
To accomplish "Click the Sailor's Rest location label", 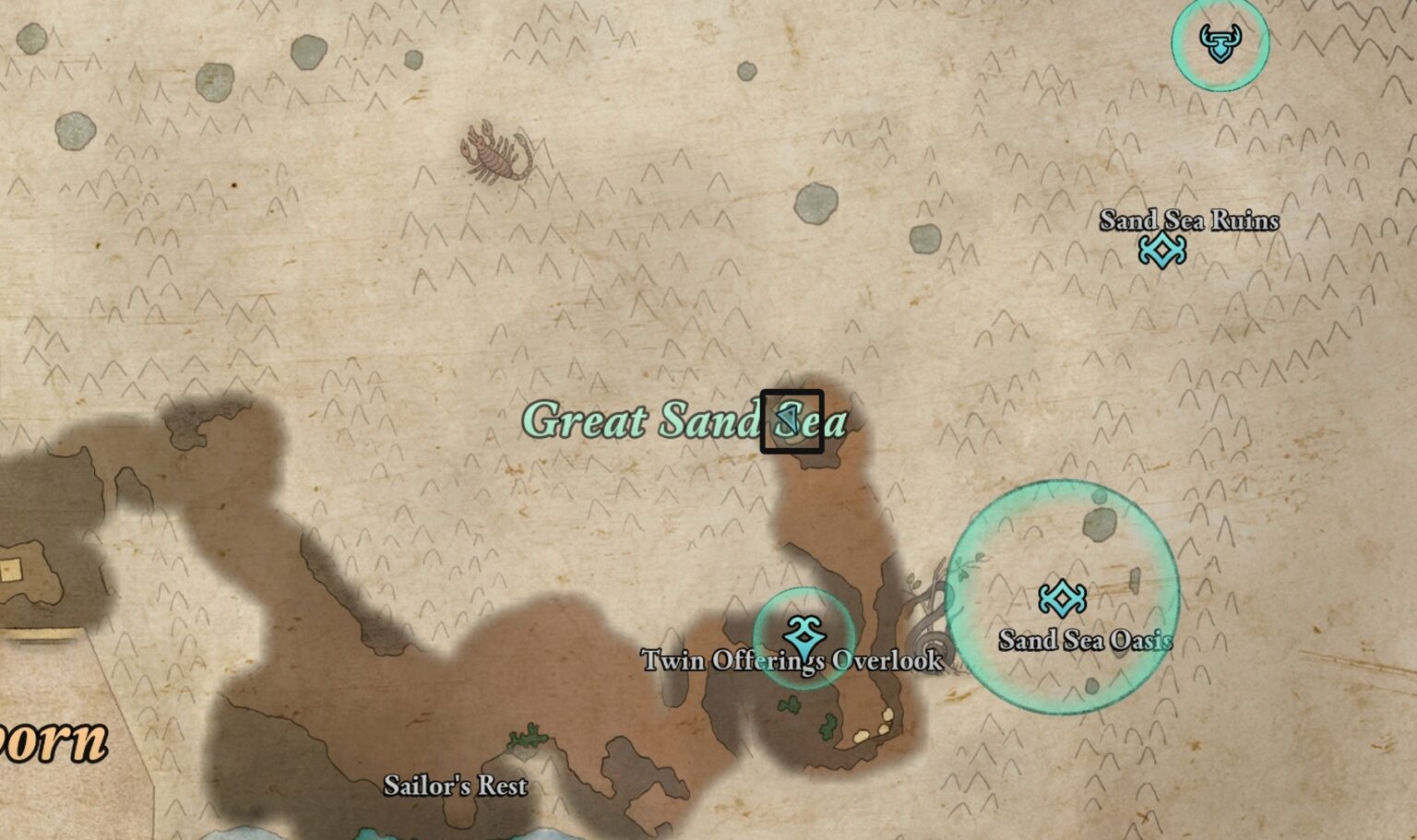I will click(x=456, y=787).
